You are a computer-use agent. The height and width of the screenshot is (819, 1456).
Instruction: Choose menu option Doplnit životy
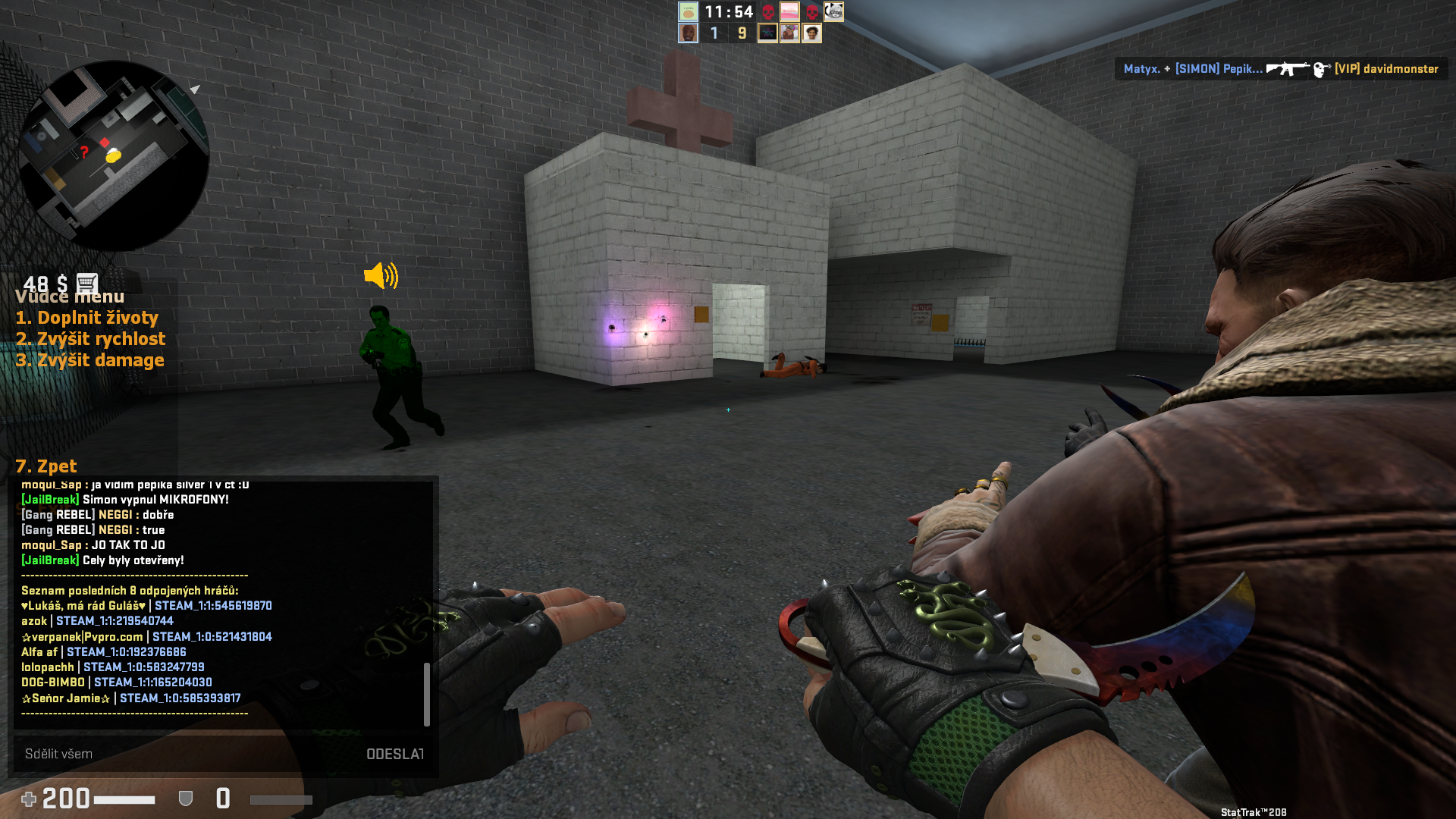pos(87,318)
